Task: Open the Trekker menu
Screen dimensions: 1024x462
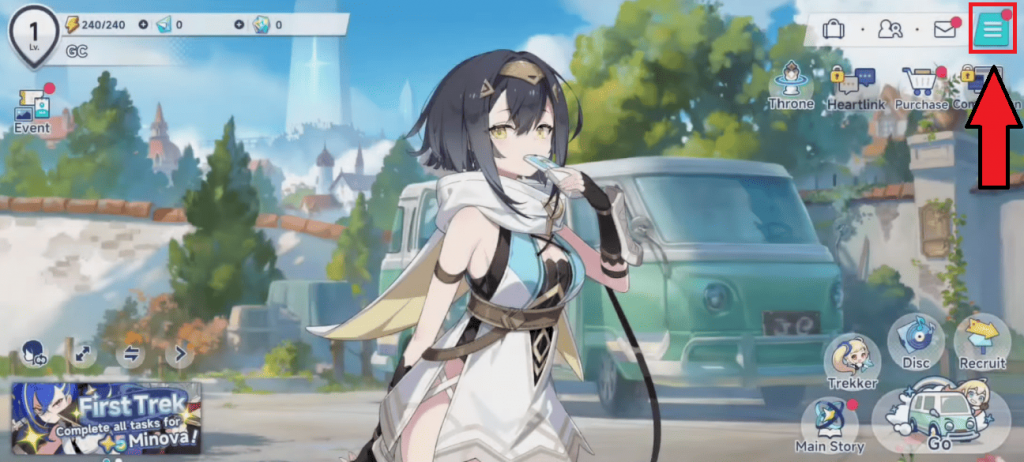Action: pos(852,362)
